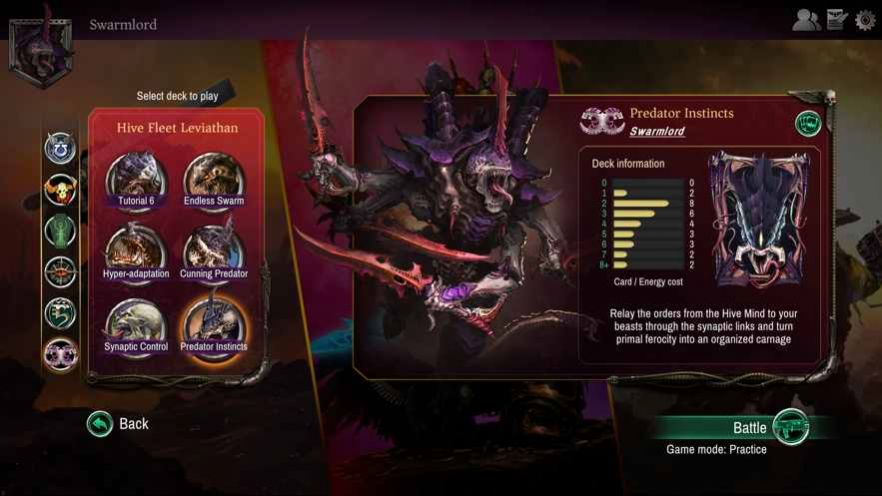Choose the Synaptic Control deck
882x496 pixels.
pos(137,327)
